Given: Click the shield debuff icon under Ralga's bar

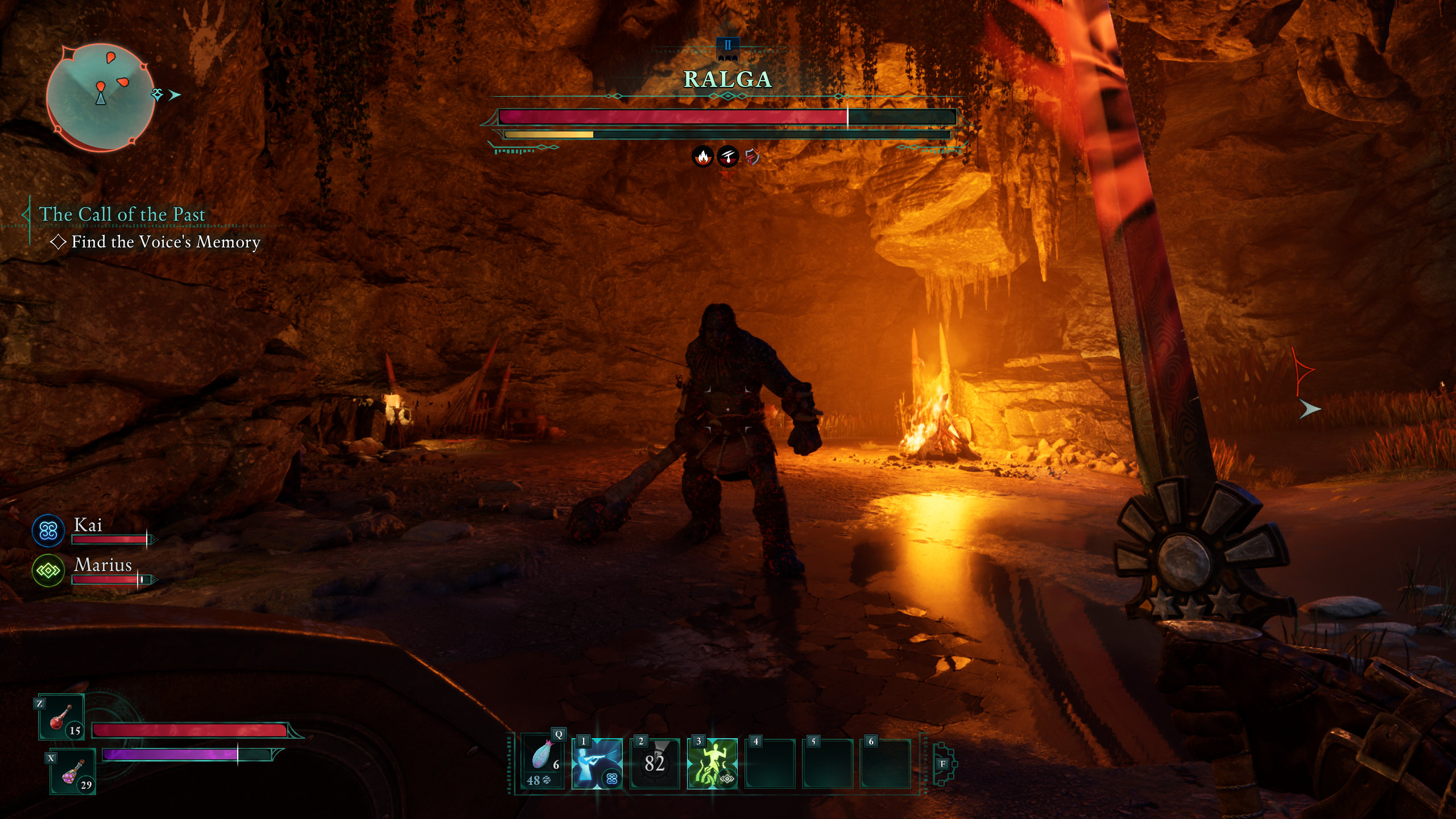Looking at the screenshot, I should (752, 156).
